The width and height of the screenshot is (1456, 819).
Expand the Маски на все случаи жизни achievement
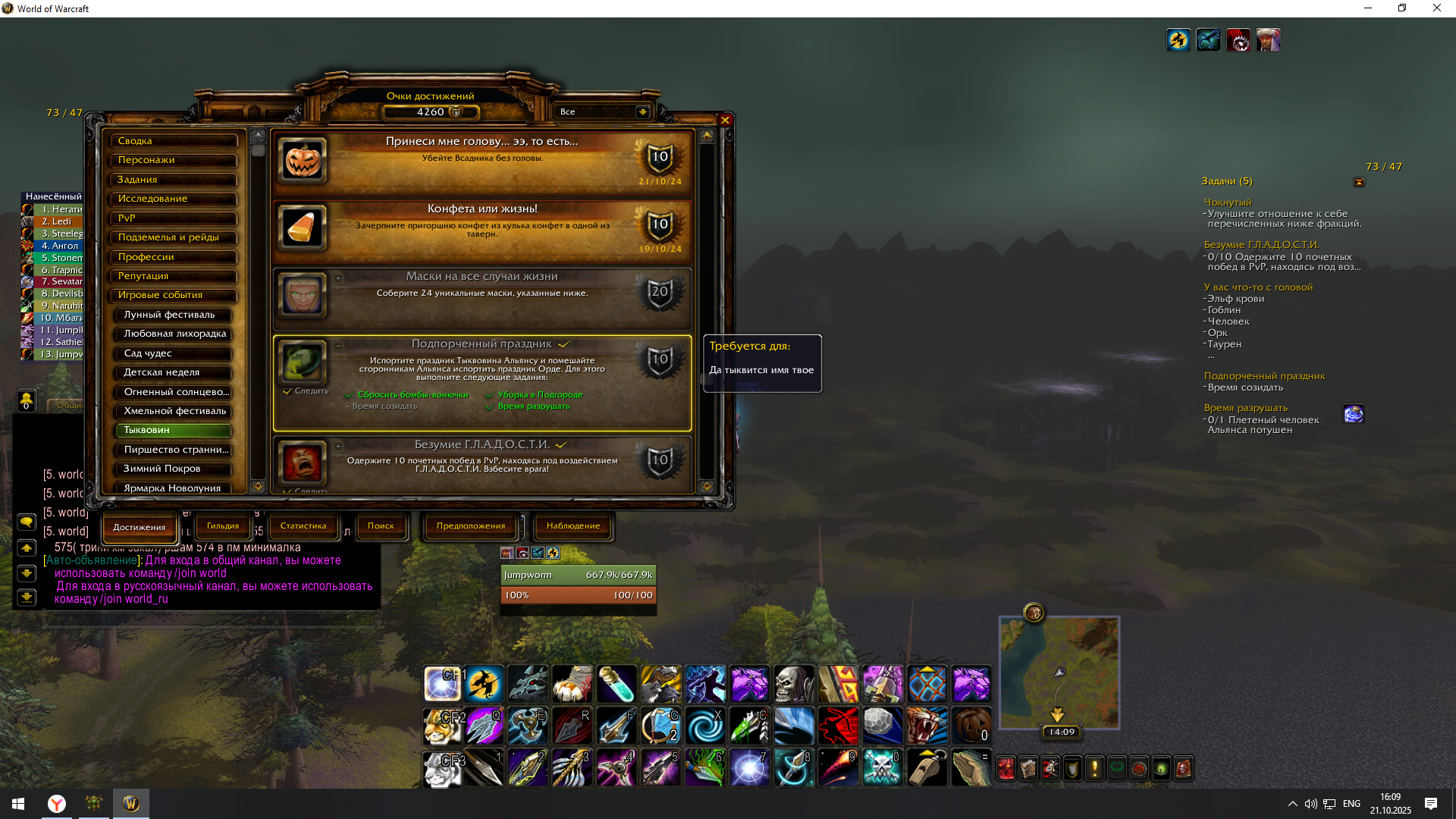pyautogui.click(x=339, y=278)
